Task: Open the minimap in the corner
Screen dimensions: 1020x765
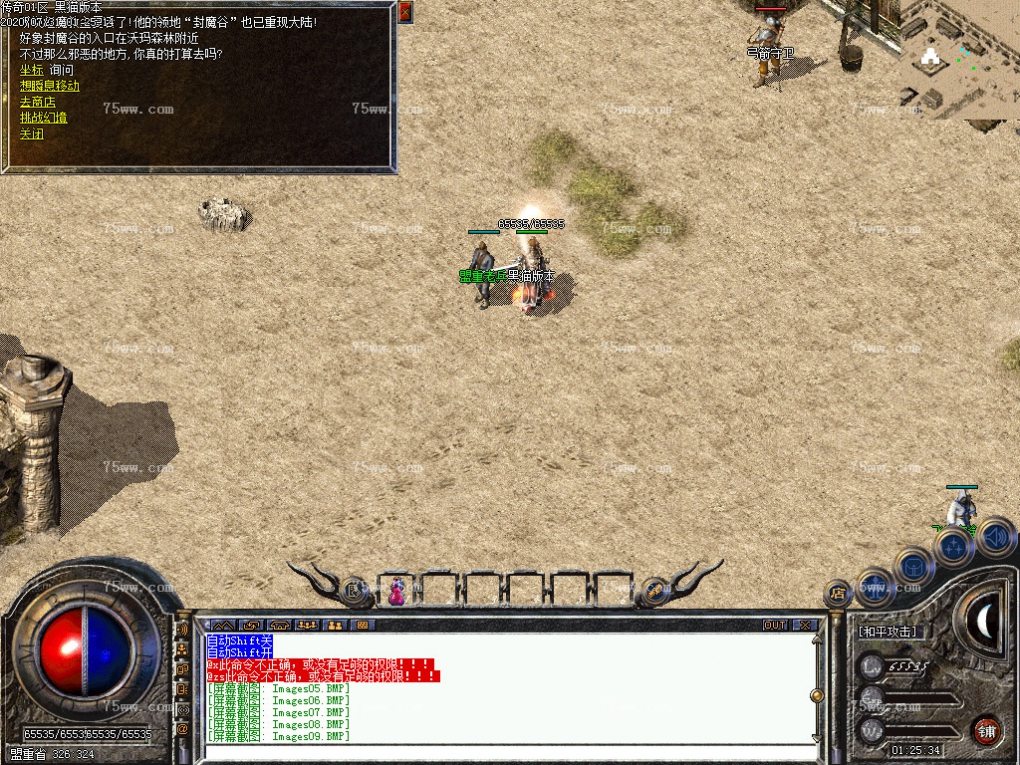Action: (954, 60)
